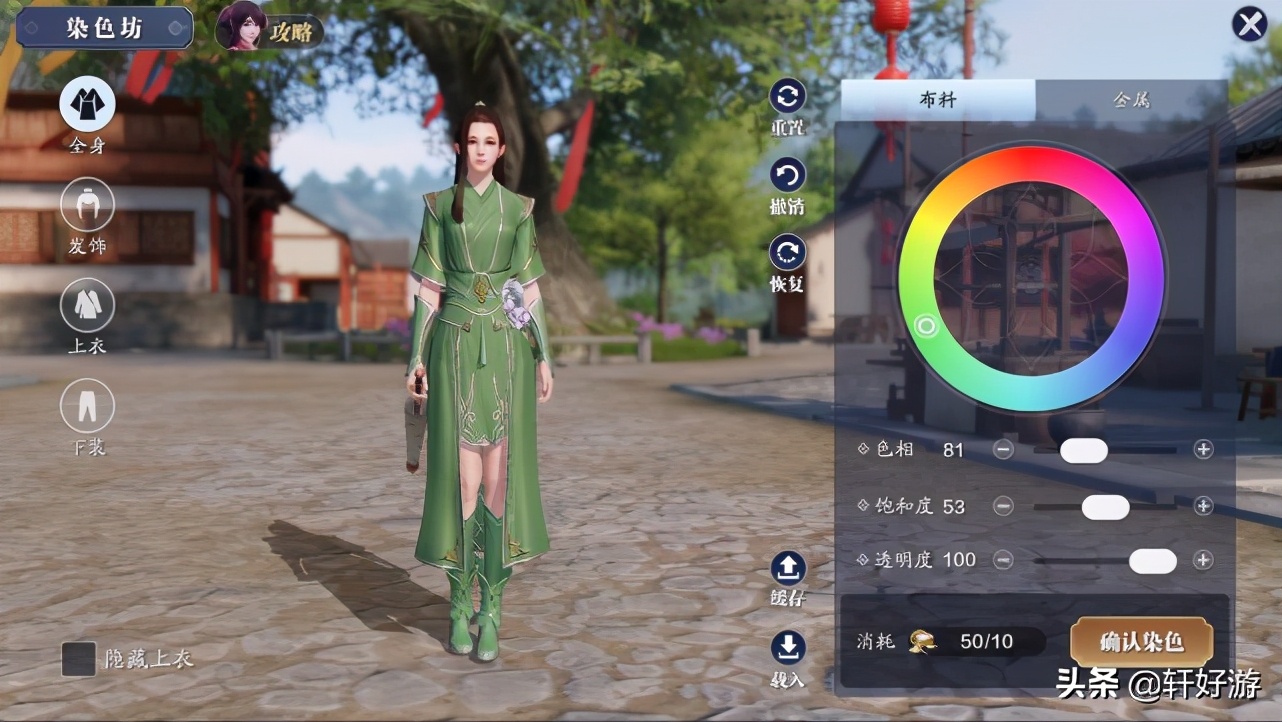Decrease the 色相 hue value
1282x722 pixels.
tap(1003, 450)
